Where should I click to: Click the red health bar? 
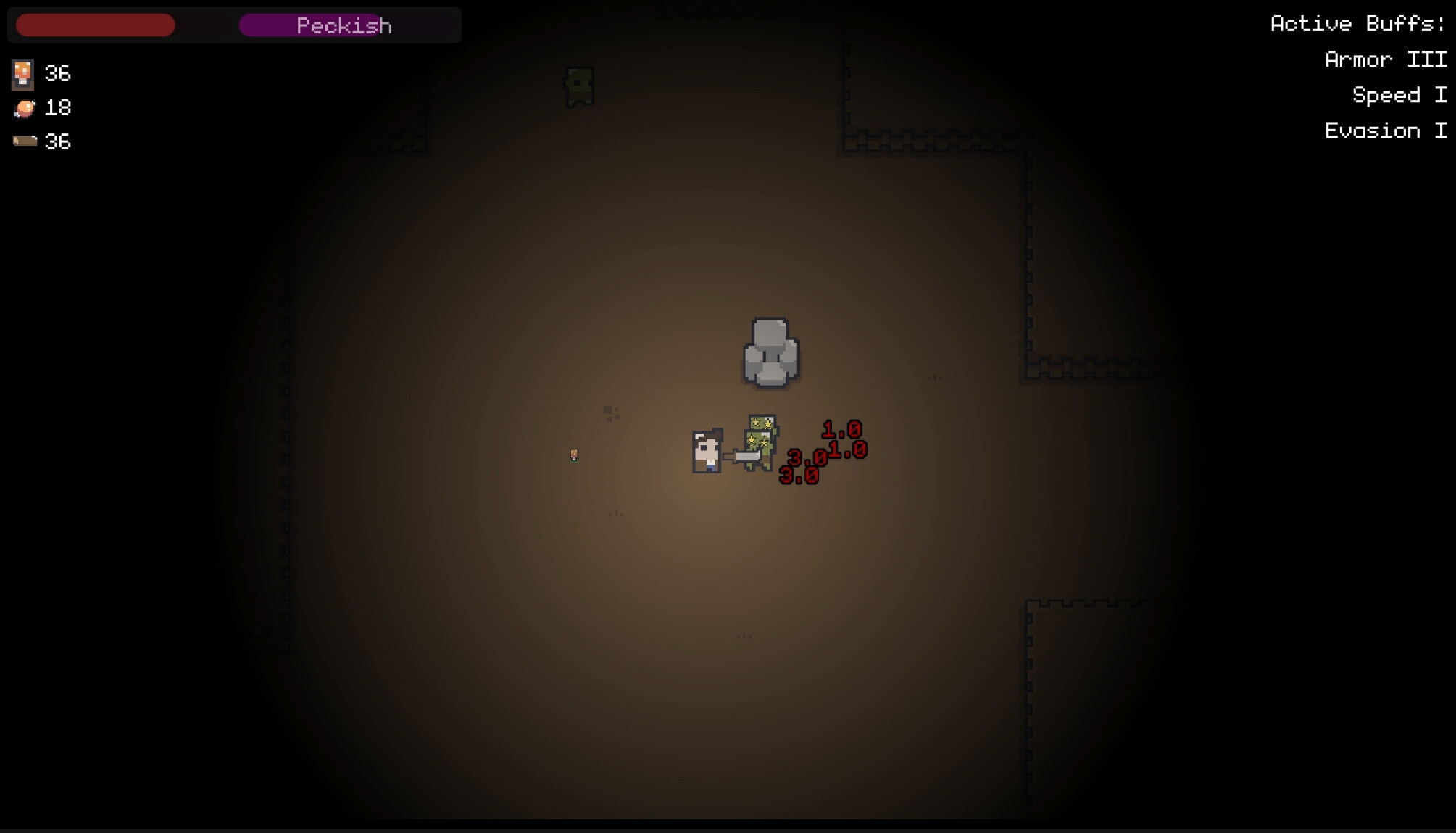pyautogui.click(x=95, y=24)
